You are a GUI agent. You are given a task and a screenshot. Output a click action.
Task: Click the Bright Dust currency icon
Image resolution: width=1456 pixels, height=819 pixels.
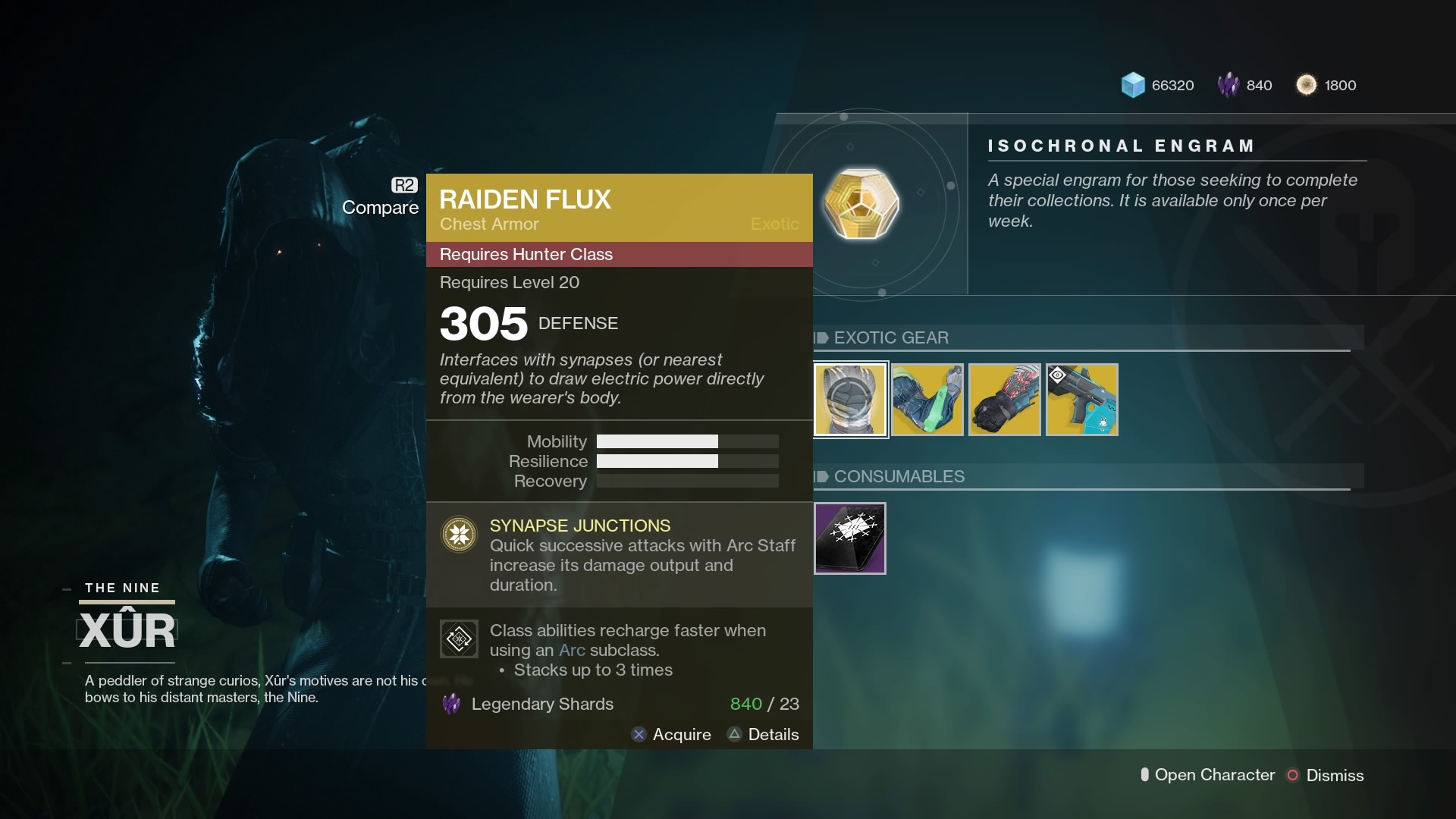coord(1307,85)
